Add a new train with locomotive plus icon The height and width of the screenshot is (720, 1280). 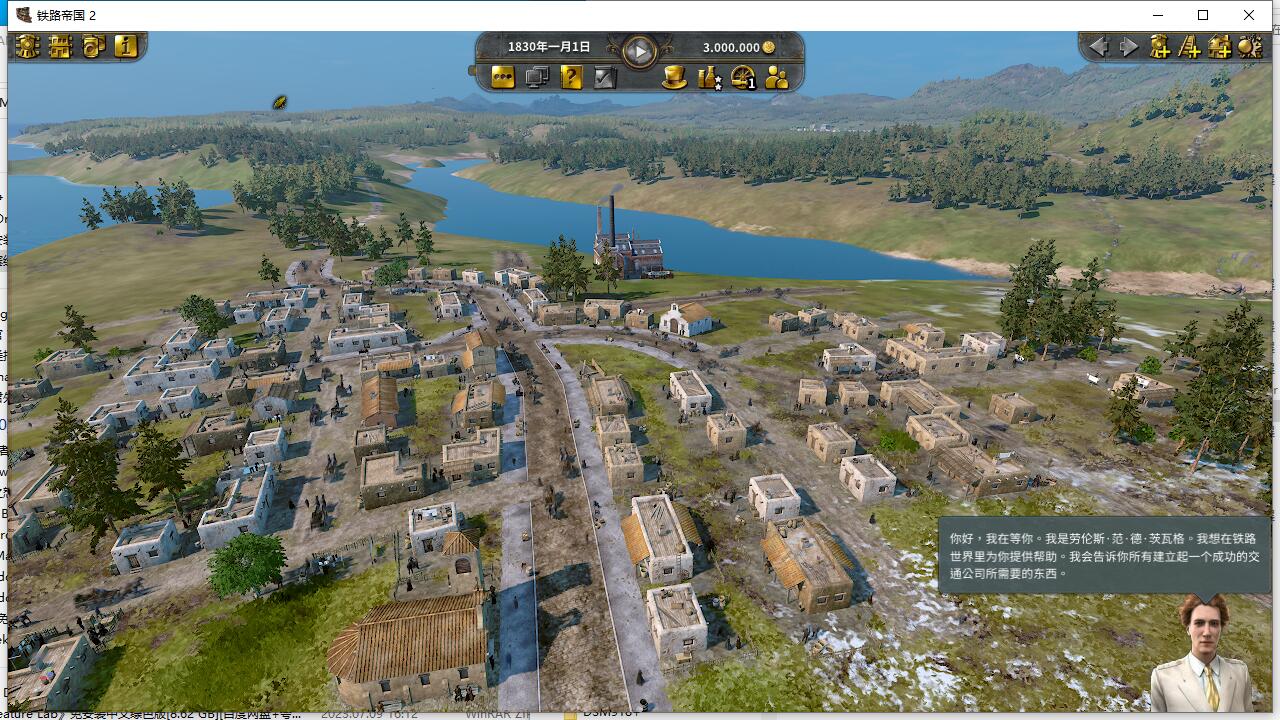pos(1159,46)
